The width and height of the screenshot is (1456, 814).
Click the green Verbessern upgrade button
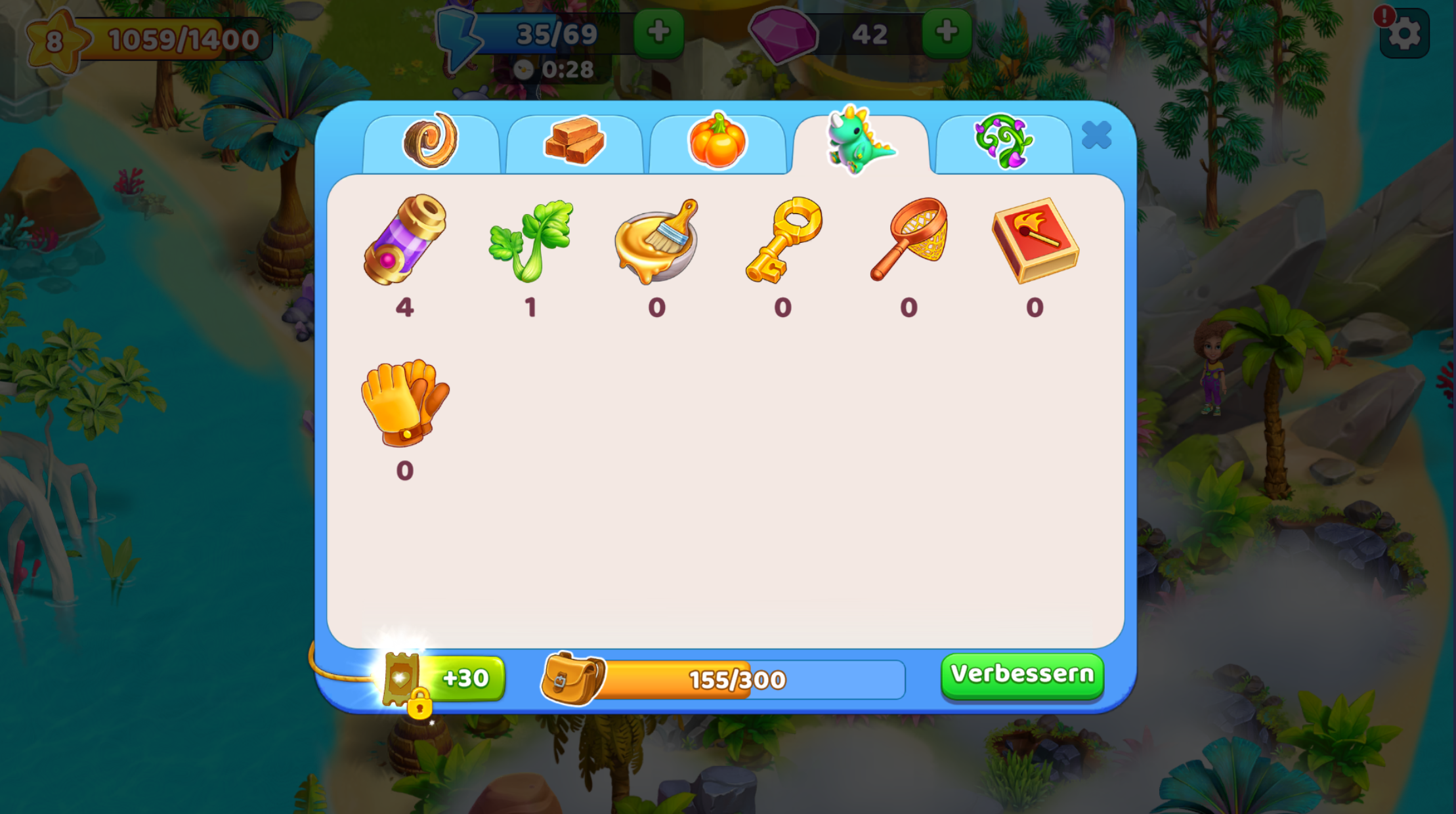tap(1022, 675)
